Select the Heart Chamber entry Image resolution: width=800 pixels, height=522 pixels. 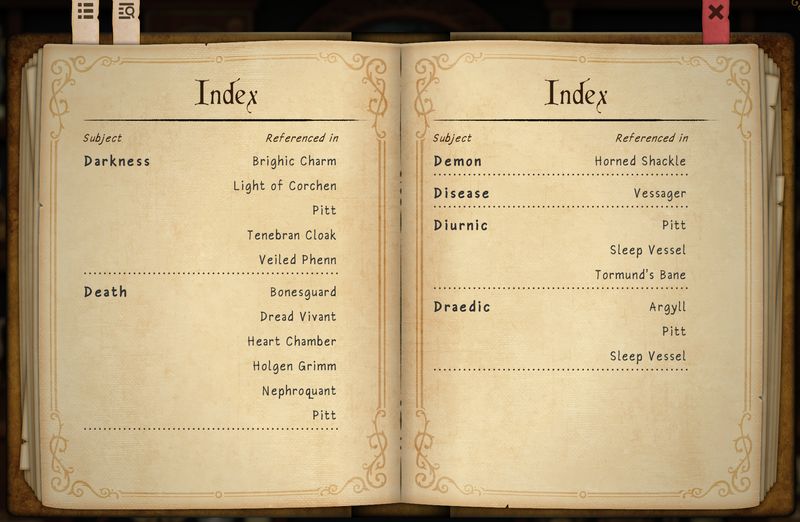291,342
